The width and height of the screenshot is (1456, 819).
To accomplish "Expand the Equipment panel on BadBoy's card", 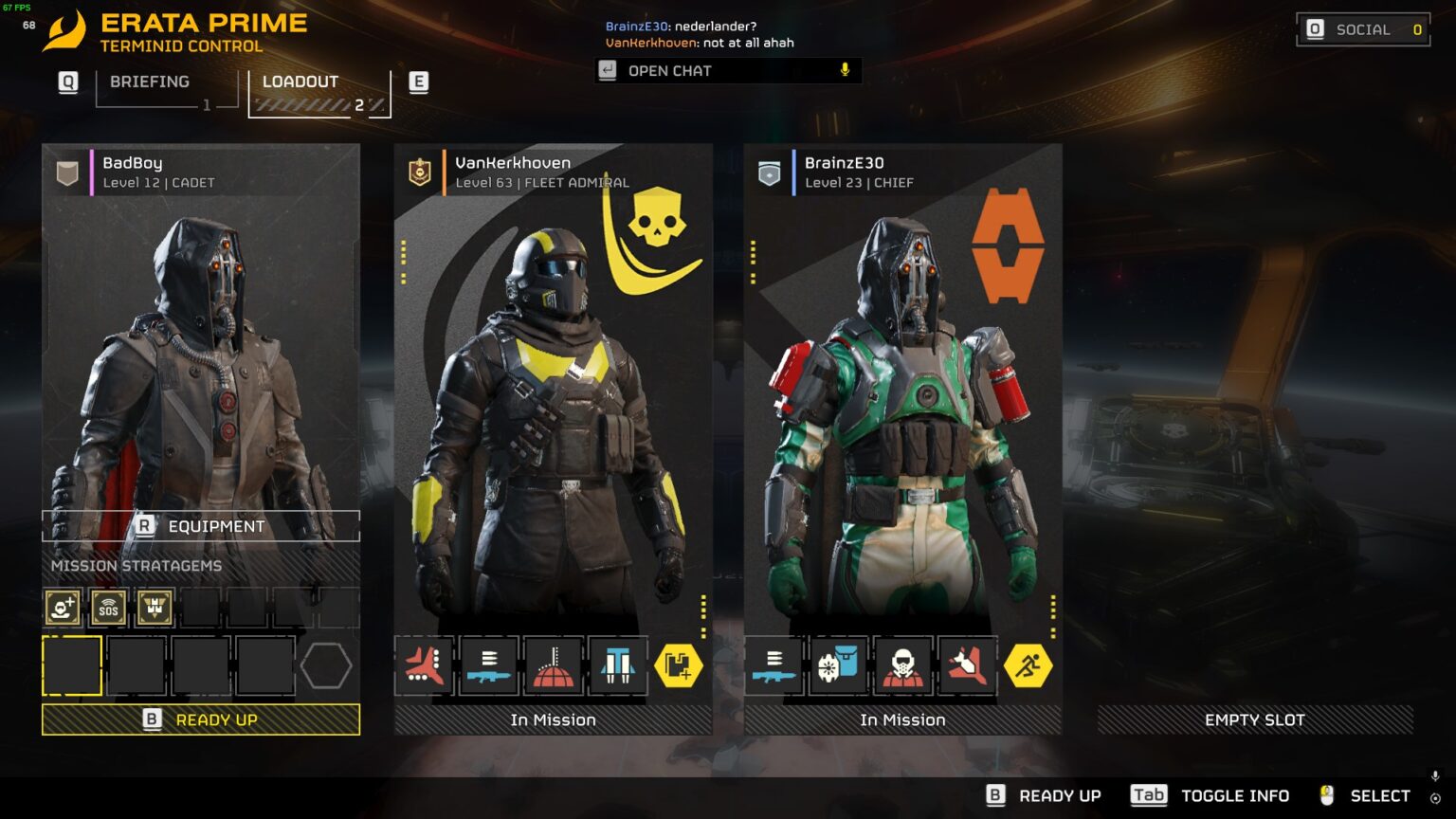I will 200,525.
